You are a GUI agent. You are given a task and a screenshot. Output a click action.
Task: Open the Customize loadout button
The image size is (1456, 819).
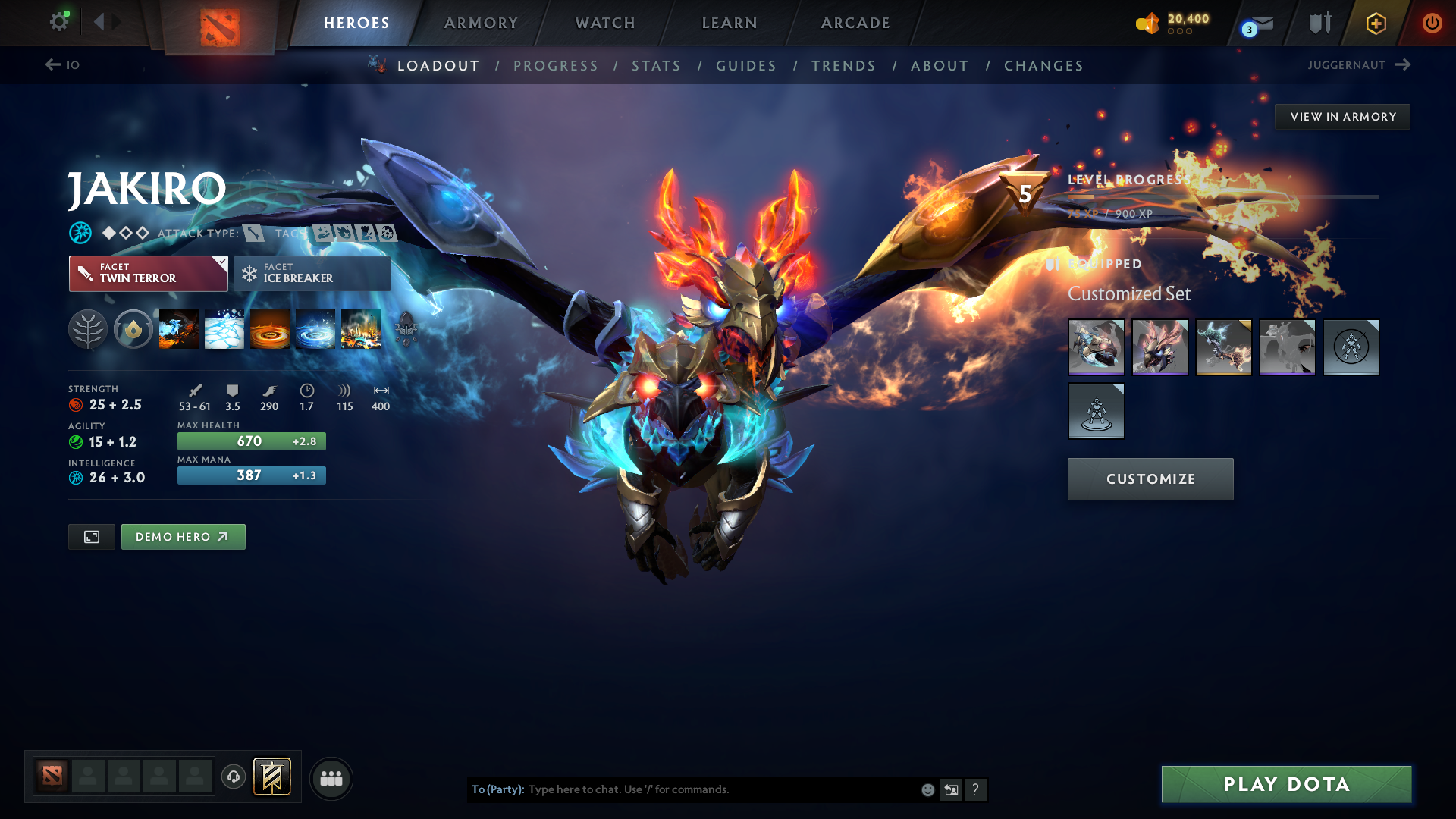tap(1150, 479)
